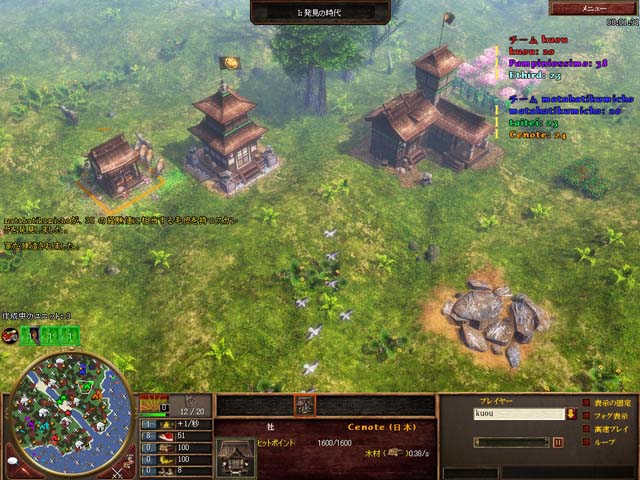Viewport: 640px width, 480px height.
Task: Pause the replay playback
Action: tap(558, 441)
